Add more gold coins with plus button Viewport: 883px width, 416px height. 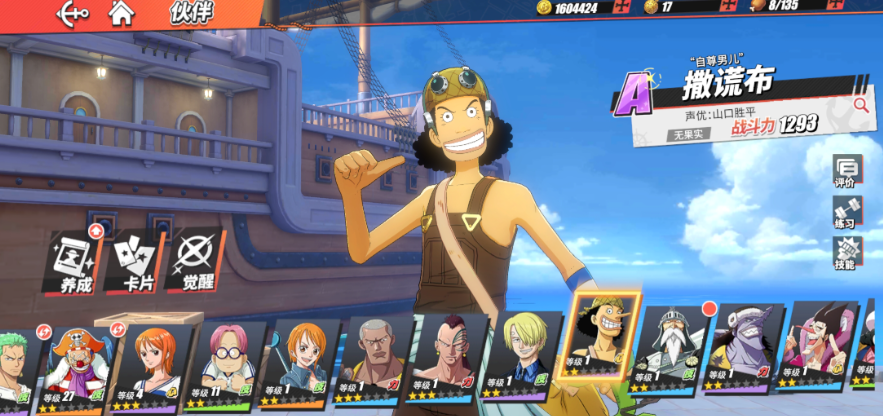(x=621, y=7)
